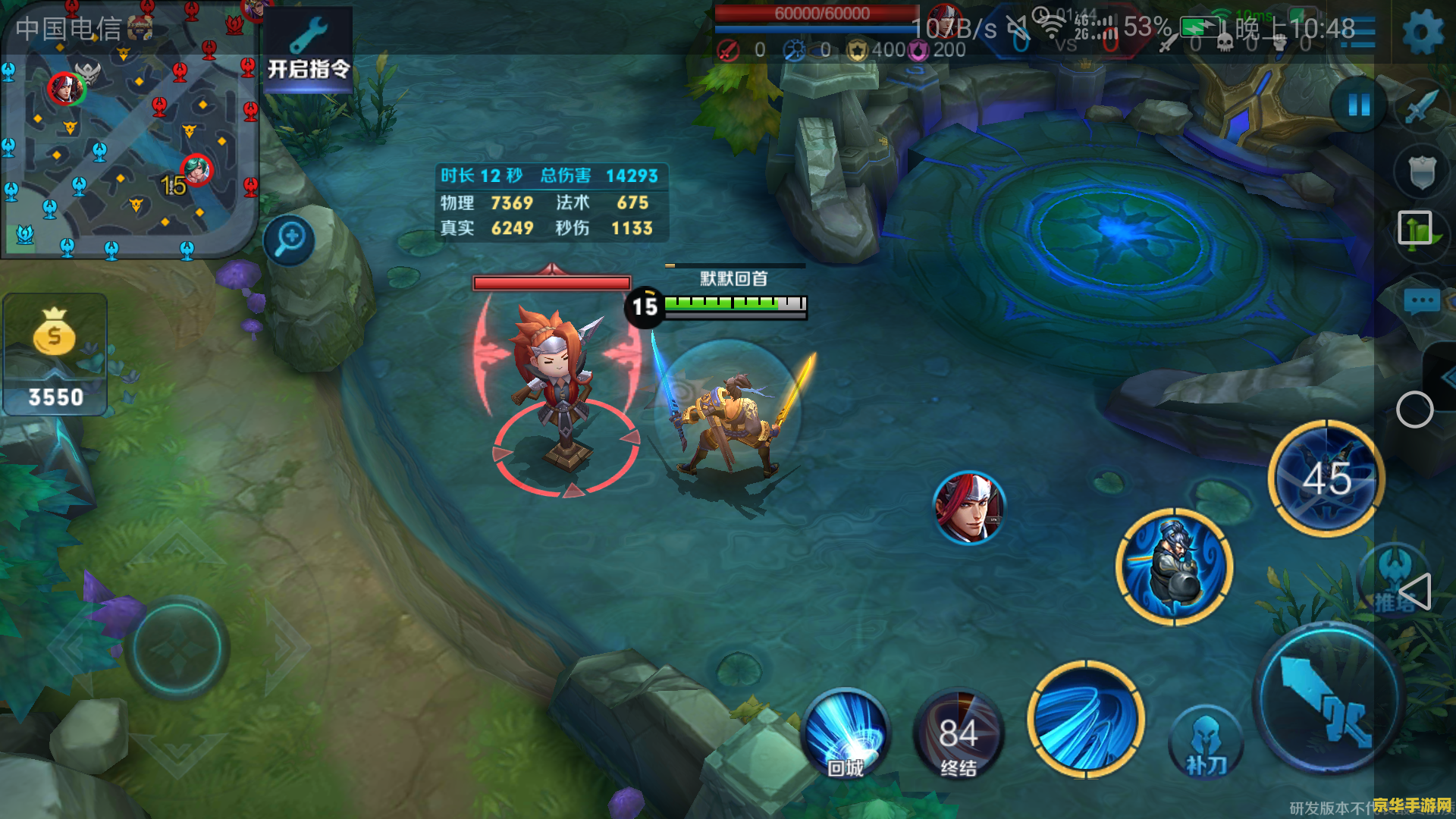The height and width of the screenshot is (819, 1456).
Task: Open the gear settings menu
Action: 1422,33
